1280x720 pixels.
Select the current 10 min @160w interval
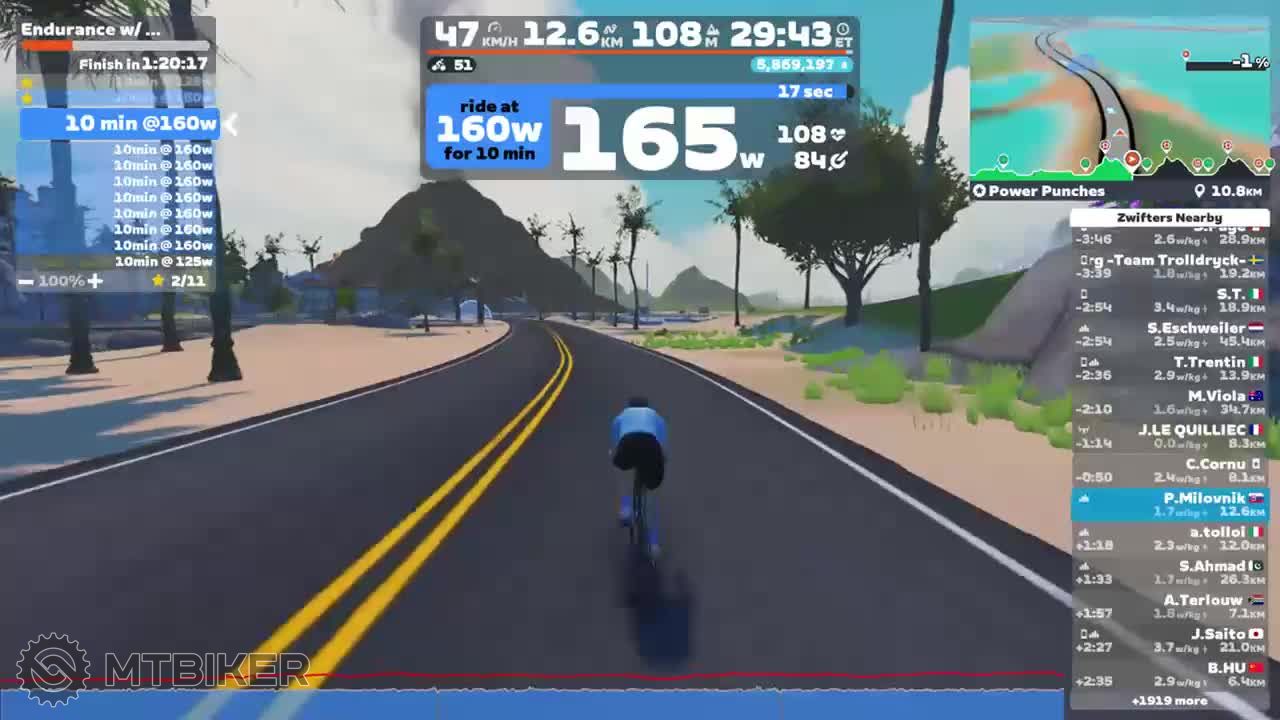point(120,124)
